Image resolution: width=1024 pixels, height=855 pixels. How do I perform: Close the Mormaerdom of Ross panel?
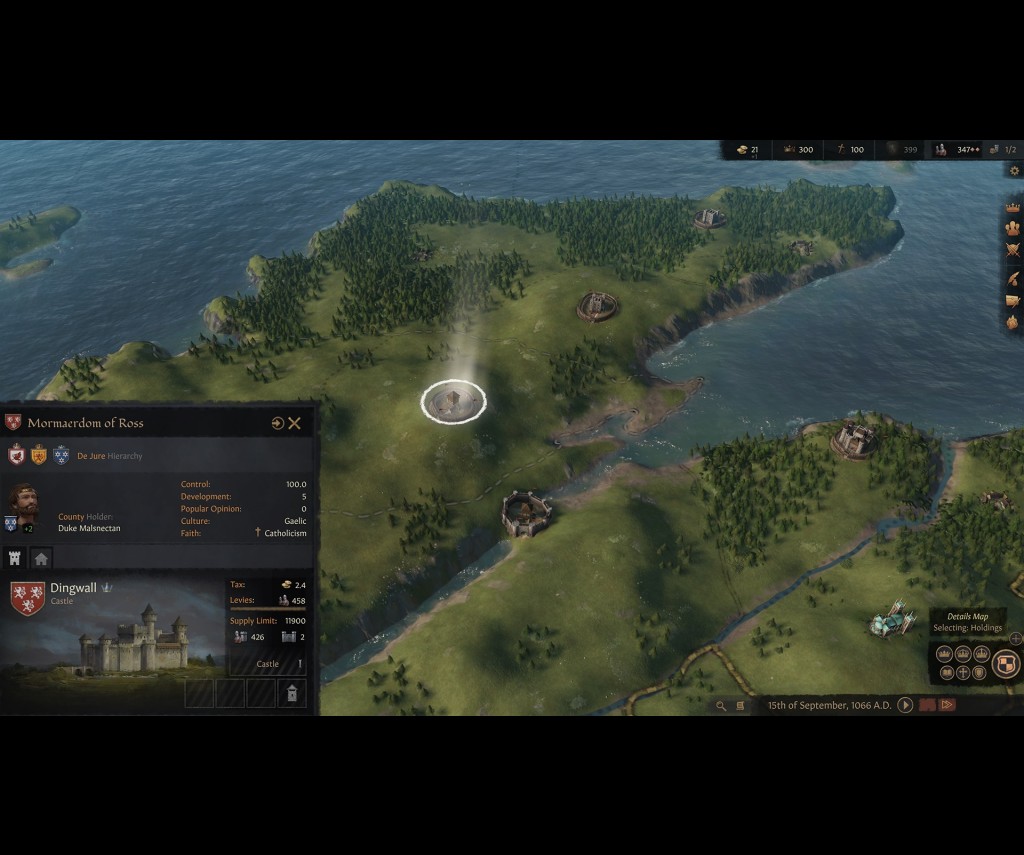(295, 423)
